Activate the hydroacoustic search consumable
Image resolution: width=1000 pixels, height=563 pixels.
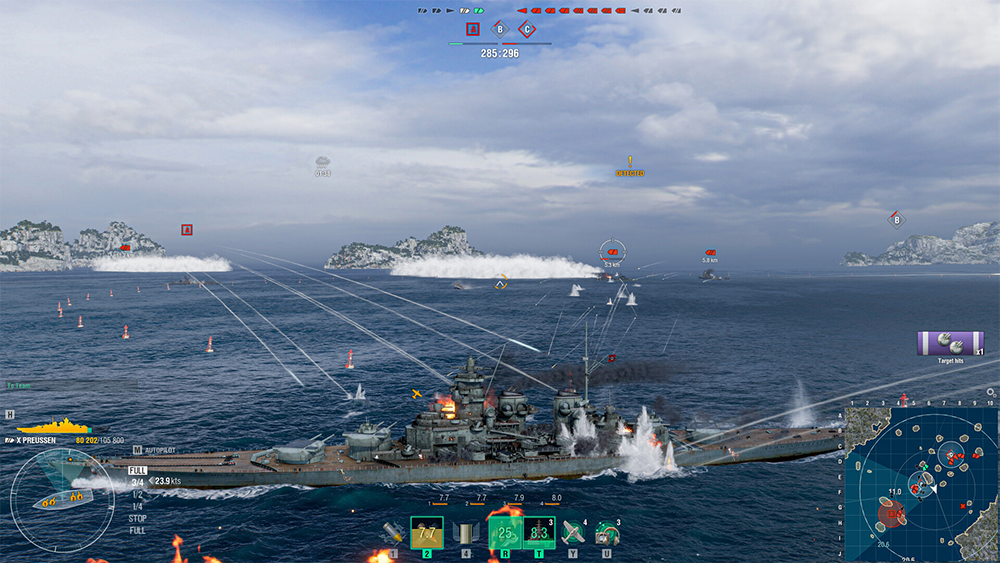pos(607,532)
